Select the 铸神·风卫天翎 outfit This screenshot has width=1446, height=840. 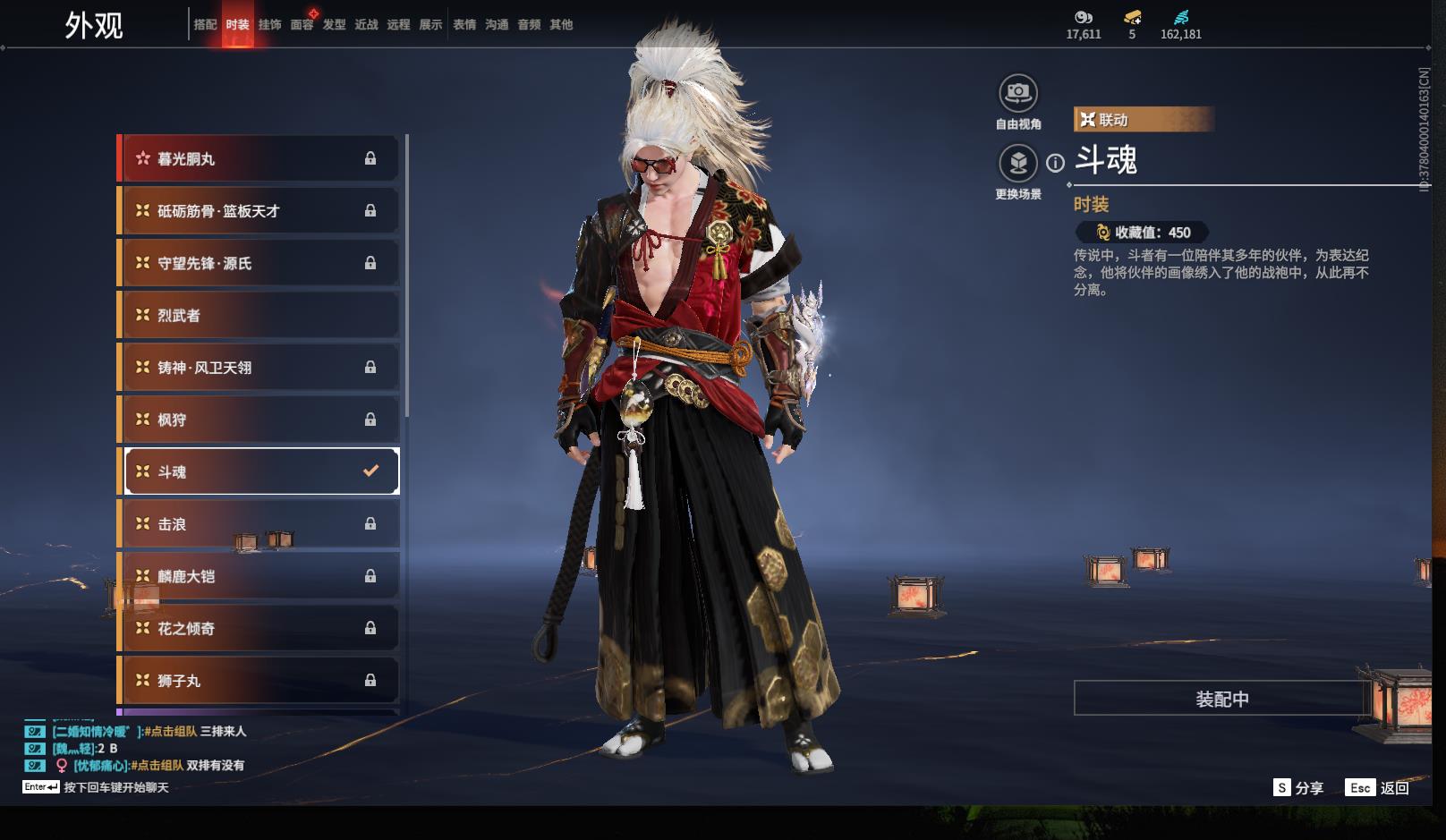[x=259, y=368]
